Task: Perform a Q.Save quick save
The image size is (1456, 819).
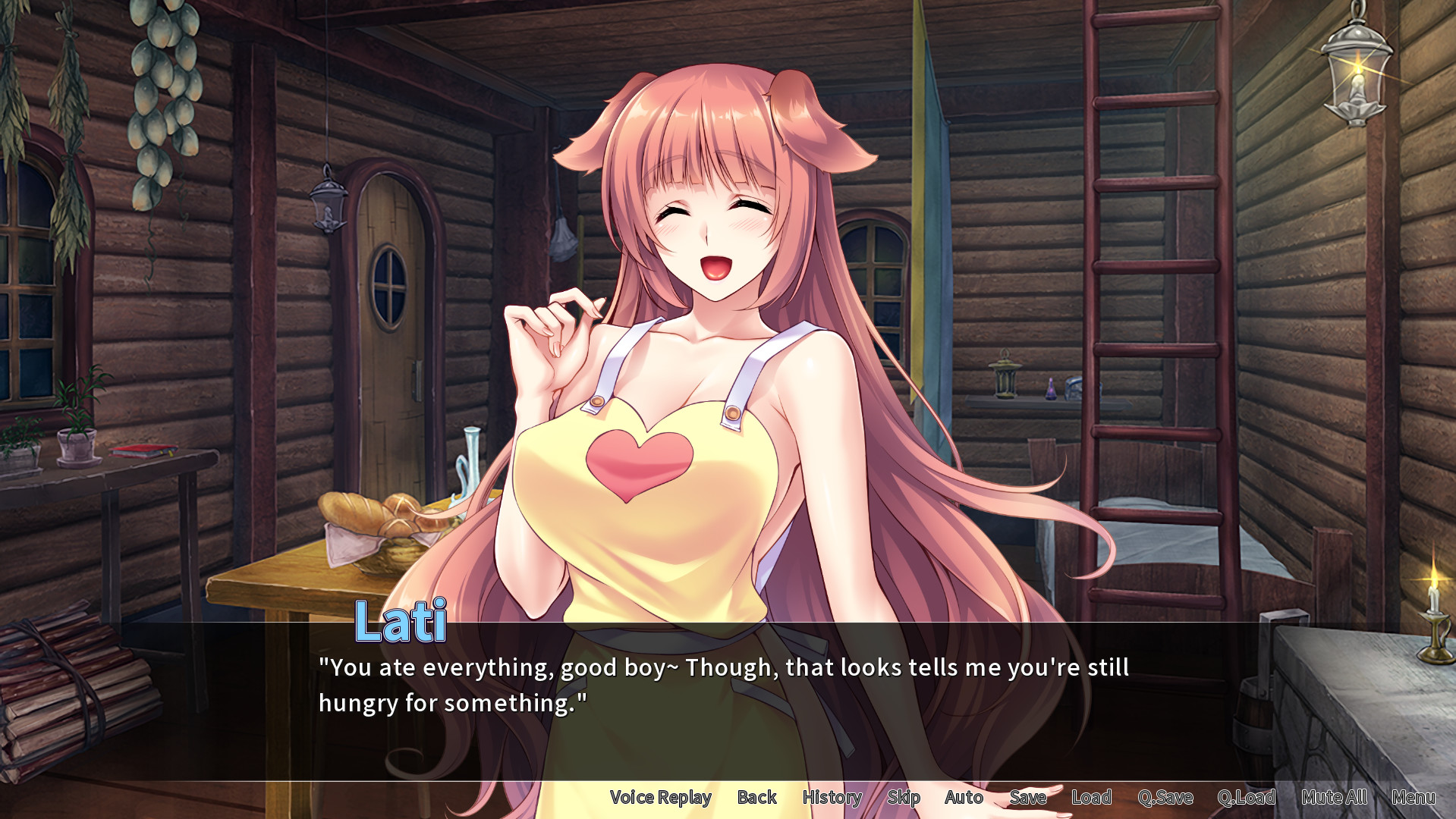Action: 1167,797
